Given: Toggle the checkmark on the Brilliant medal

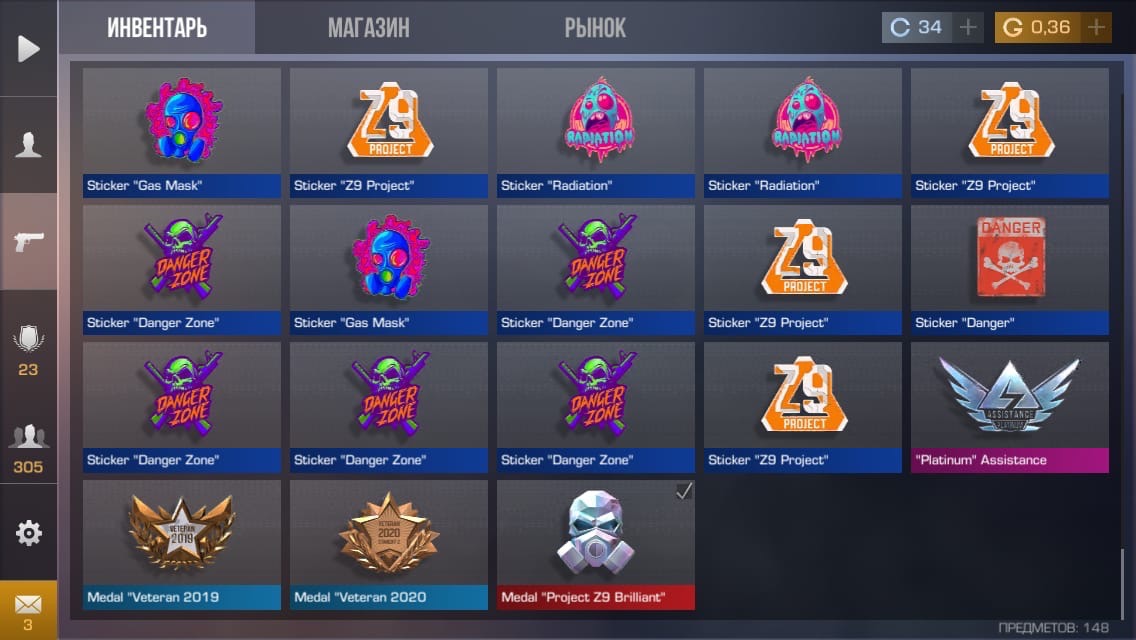Looking at the screenshot, I should point(684,491).
